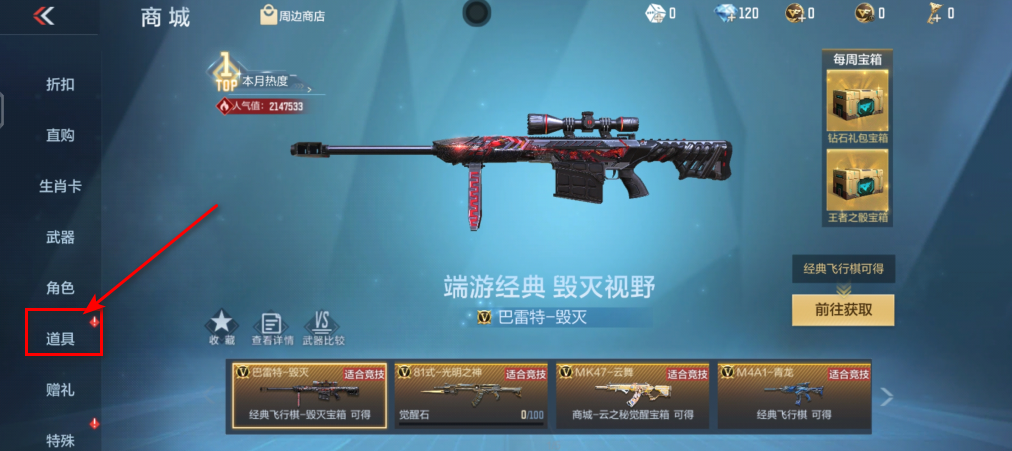1012x451 pixels.
Task: Select the 赠礼 gift tab
Action: (x=60, y=389)
